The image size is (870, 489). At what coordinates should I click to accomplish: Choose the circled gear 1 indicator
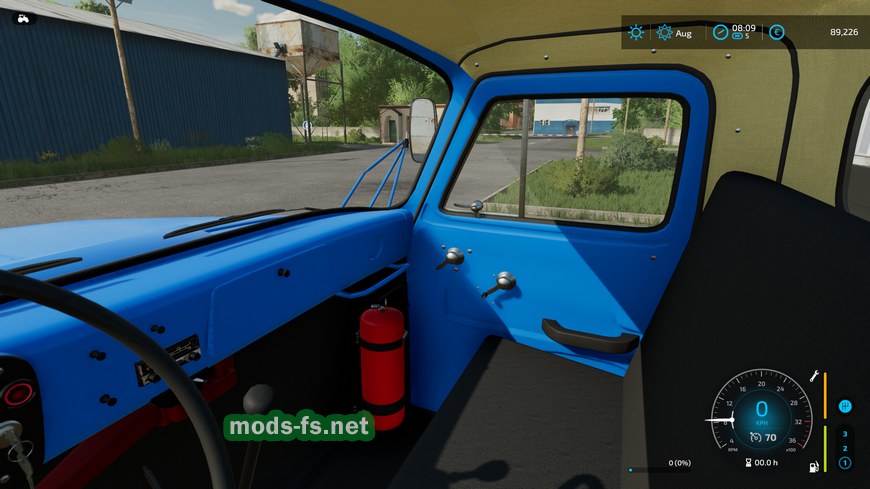(x=845, y=463)
